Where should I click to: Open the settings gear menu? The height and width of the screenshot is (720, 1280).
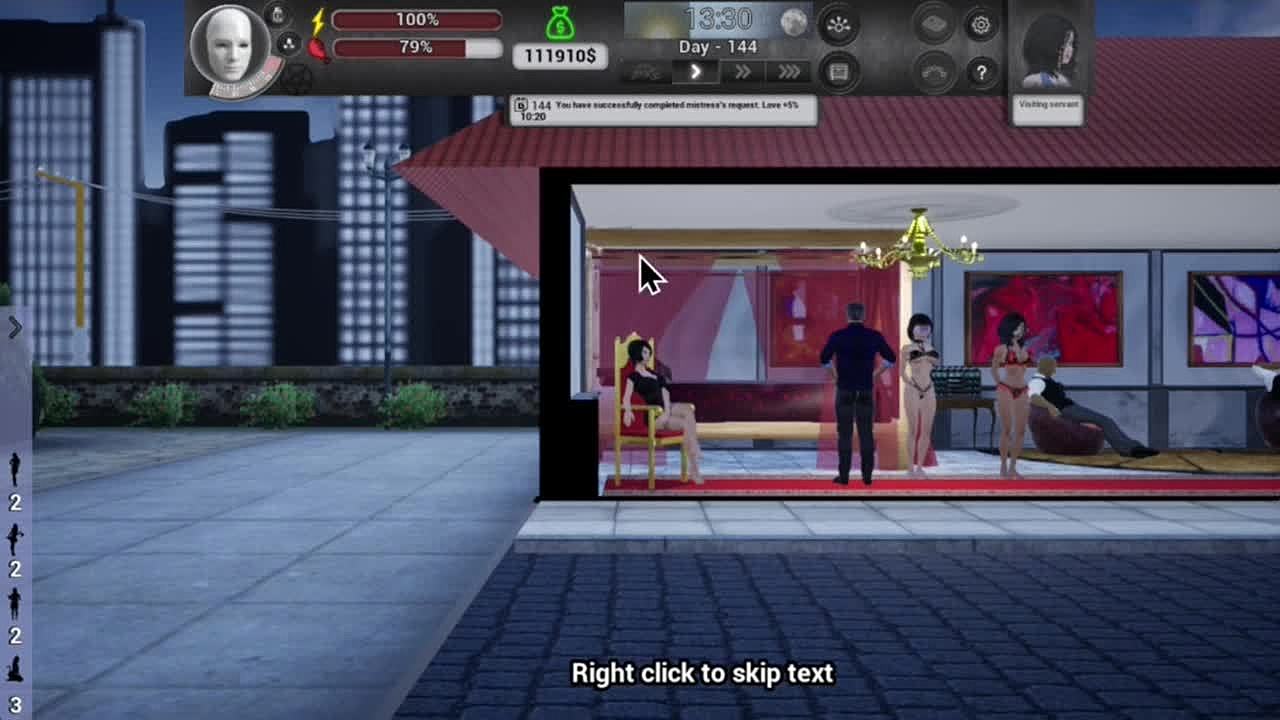[x=980, y=25]
